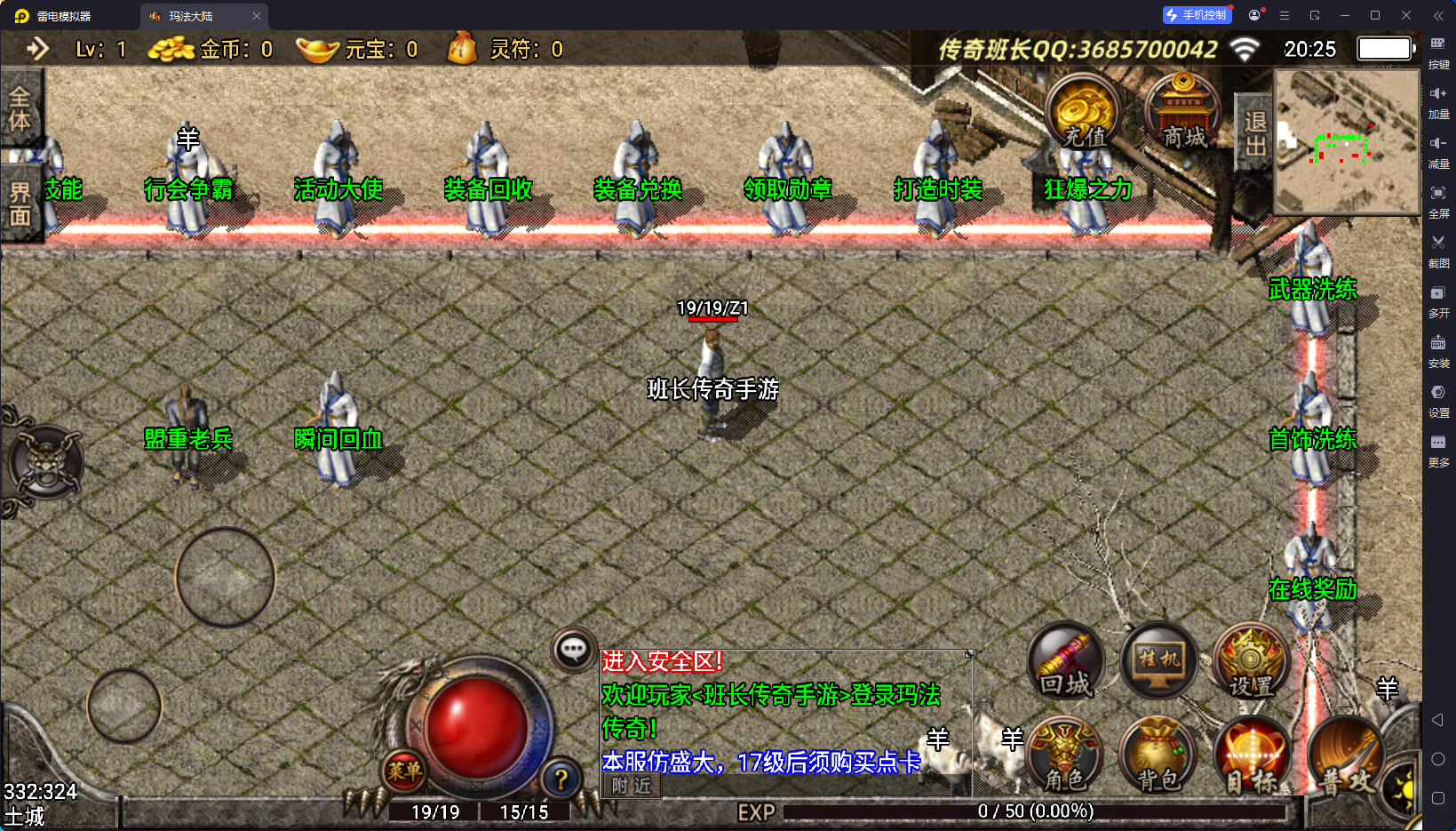Open the chat speech bubble
This screenshot has height=831, width=1456.
point(573,650)
